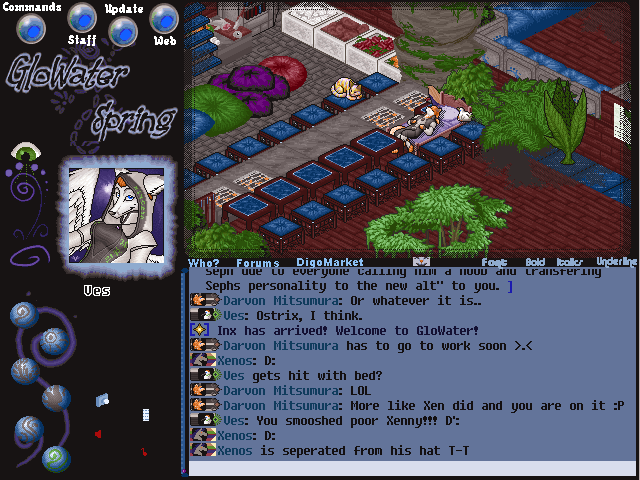
Task: Click the red speaker sound icon
Action: [x=98, y=433]
